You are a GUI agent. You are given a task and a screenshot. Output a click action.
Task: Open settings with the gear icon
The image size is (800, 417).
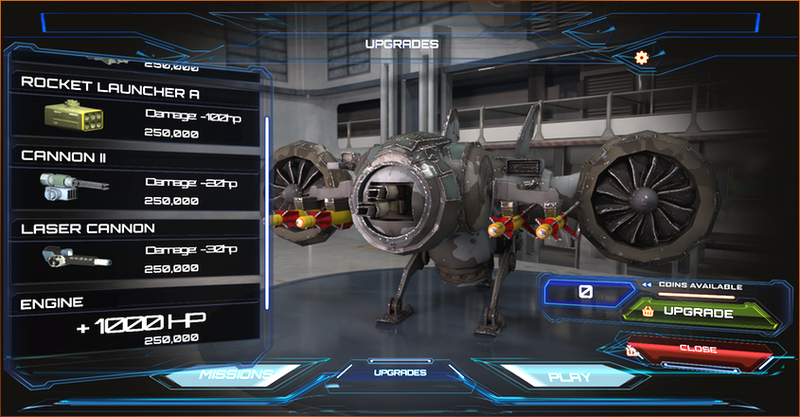[642, 58]
